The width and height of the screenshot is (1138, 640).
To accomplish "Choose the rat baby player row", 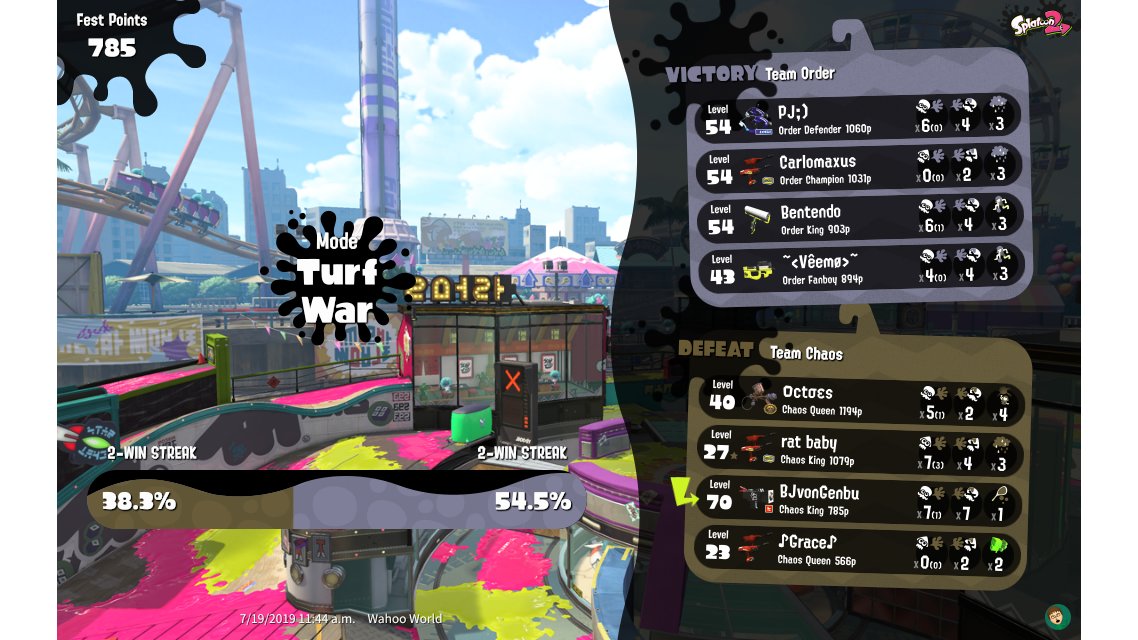I will [860, 450].
